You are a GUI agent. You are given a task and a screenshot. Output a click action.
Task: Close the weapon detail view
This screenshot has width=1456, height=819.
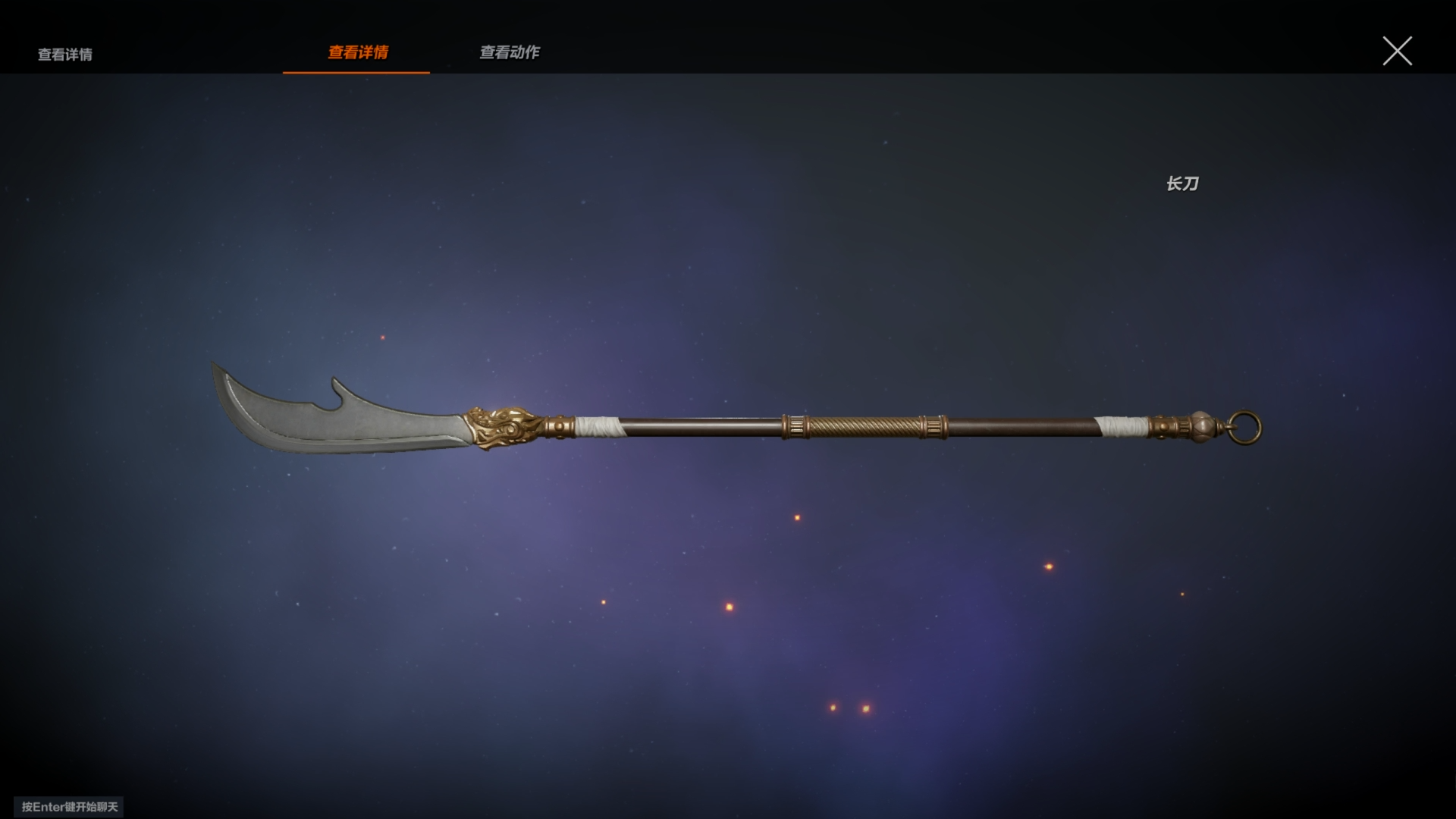1397,52
